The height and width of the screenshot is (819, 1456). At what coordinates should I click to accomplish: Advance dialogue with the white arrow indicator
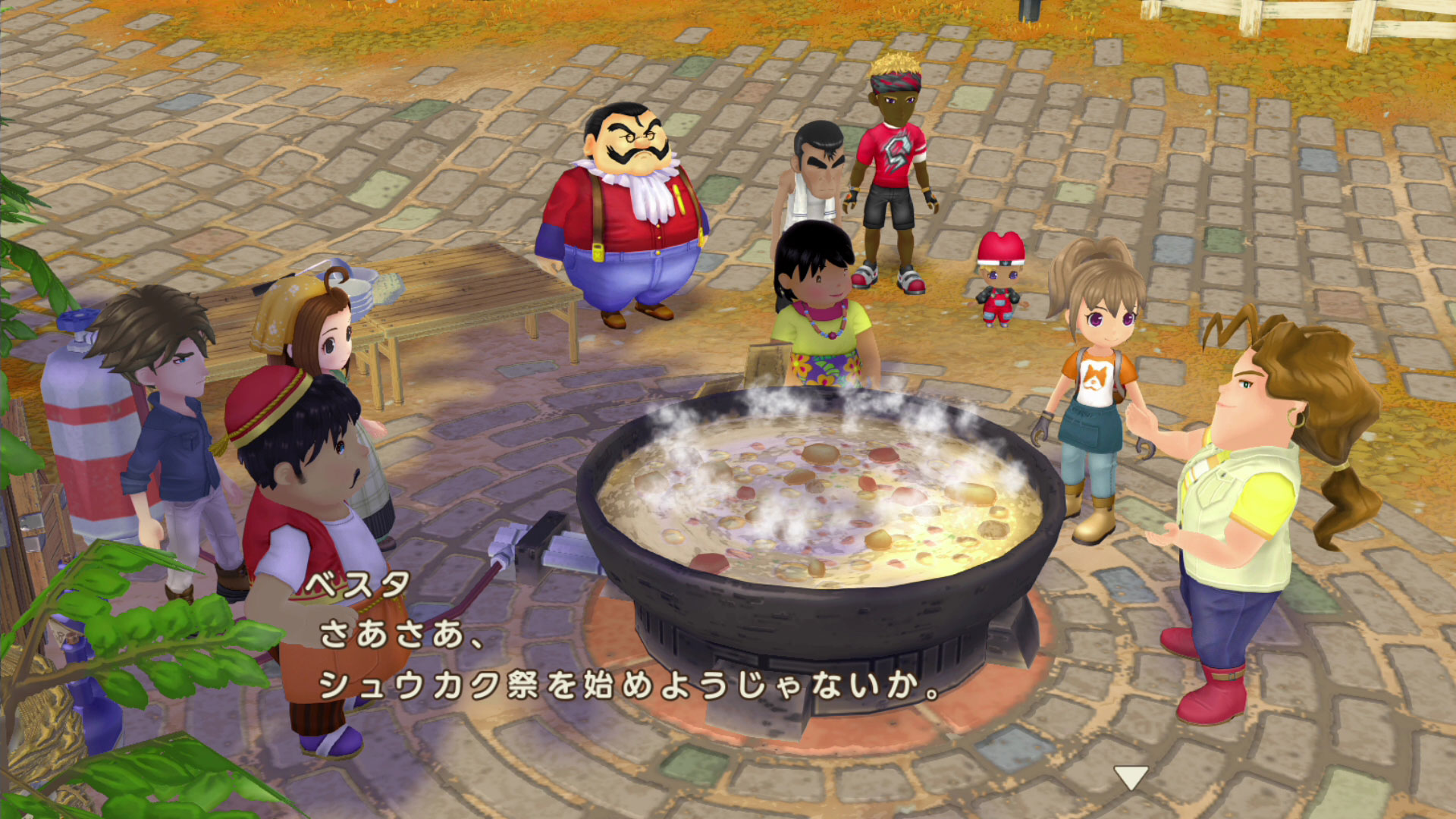(x=1130, y=776)
